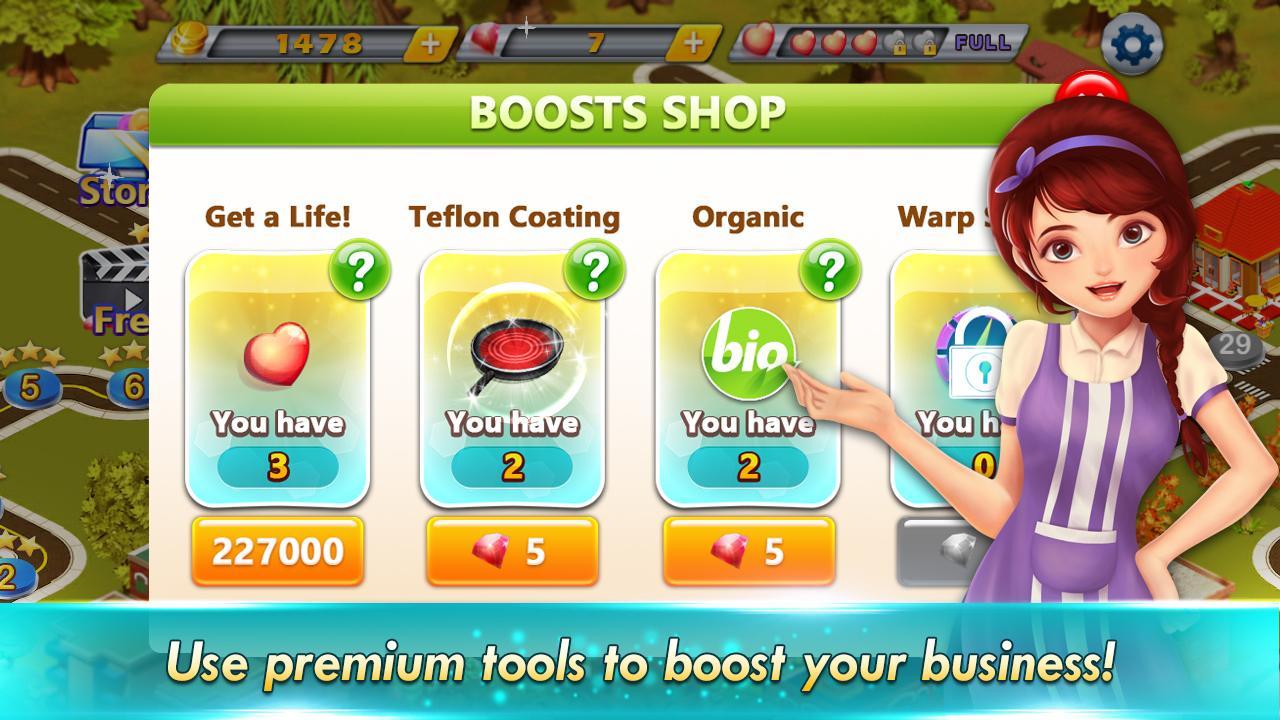
Task: Open Teflon Coating help with question mark
Action: [596, 270]
